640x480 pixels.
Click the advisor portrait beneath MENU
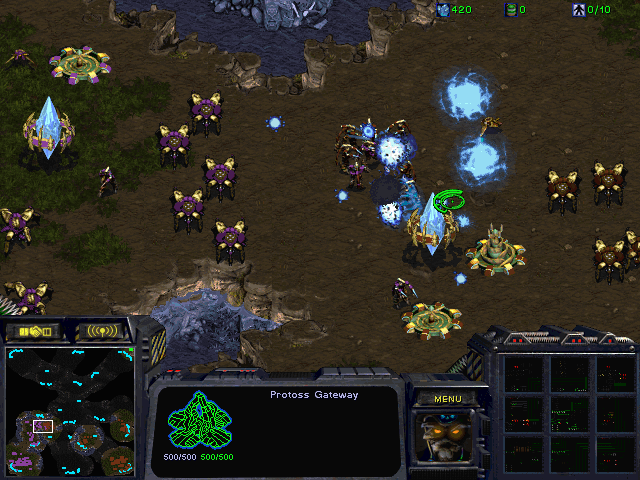click(446, 436)
